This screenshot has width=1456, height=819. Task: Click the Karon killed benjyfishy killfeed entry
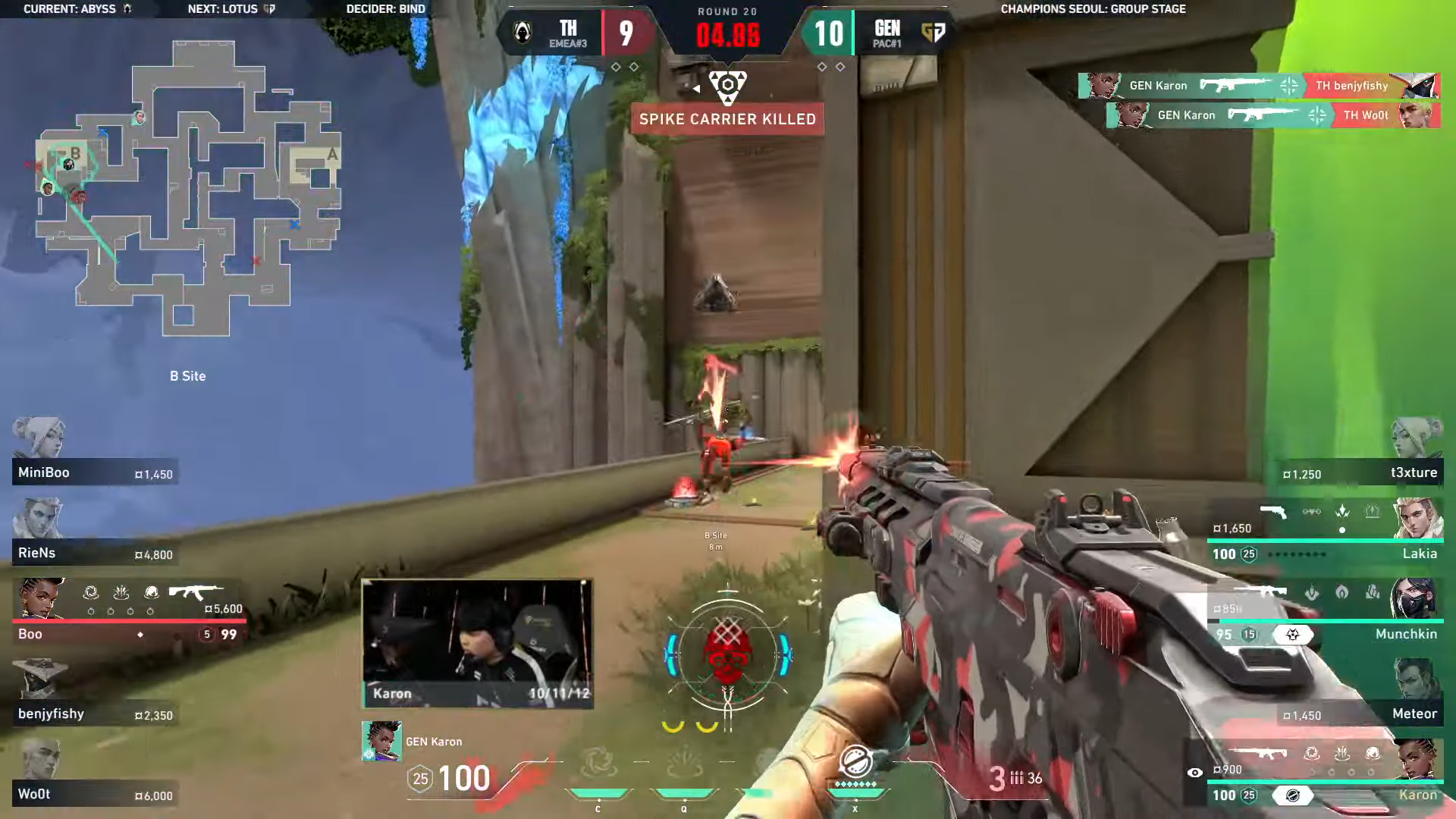(1258, 86)
